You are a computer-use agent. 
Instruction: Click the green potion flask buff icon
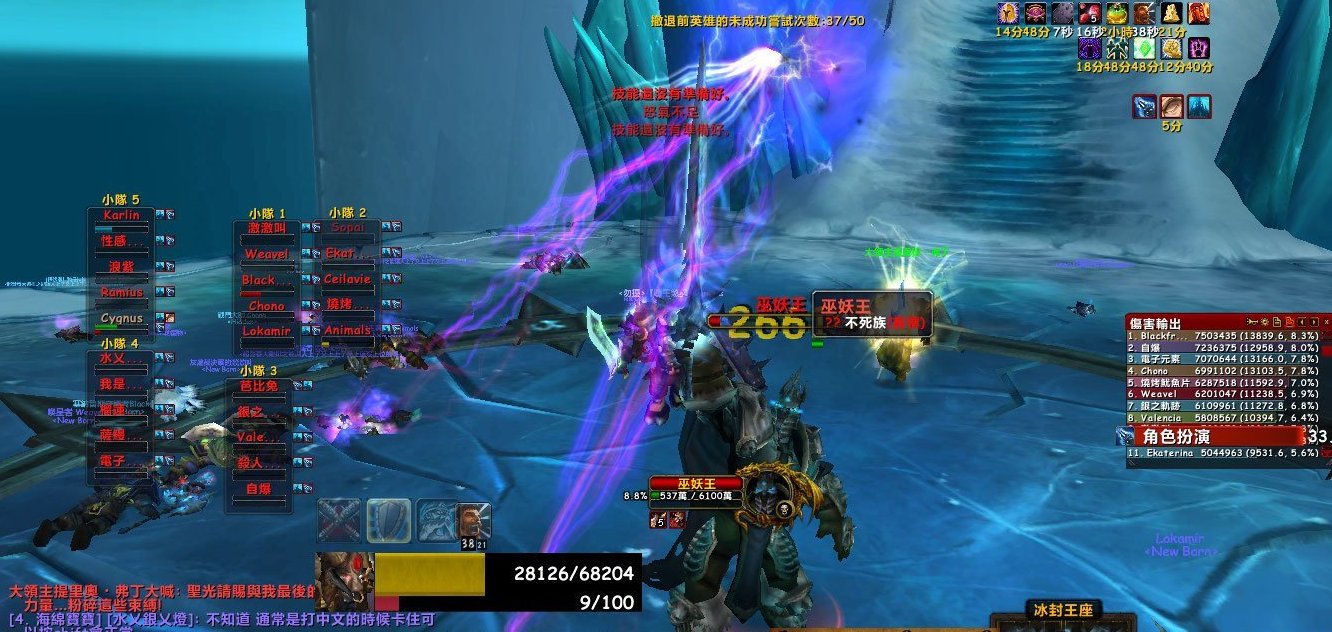1117,13
